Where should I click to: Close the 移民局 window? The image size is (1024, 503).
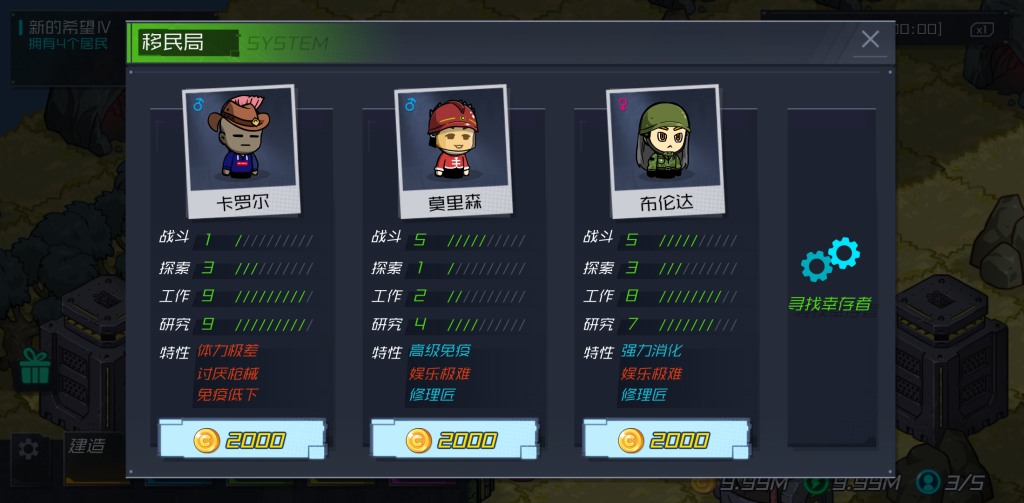tap(870, 40)
